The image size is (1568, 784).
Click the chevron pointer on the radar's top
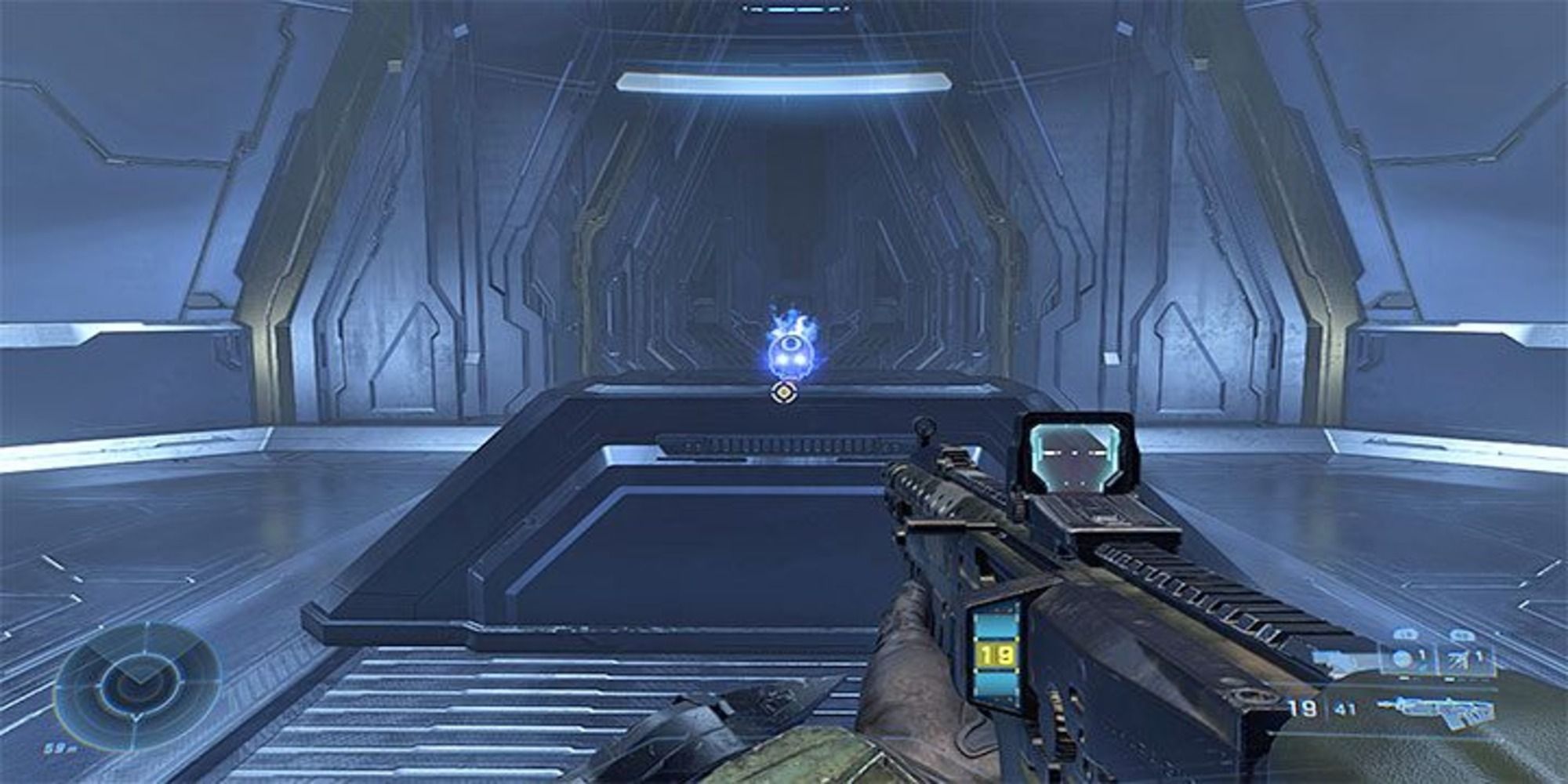tap(147, 623)
